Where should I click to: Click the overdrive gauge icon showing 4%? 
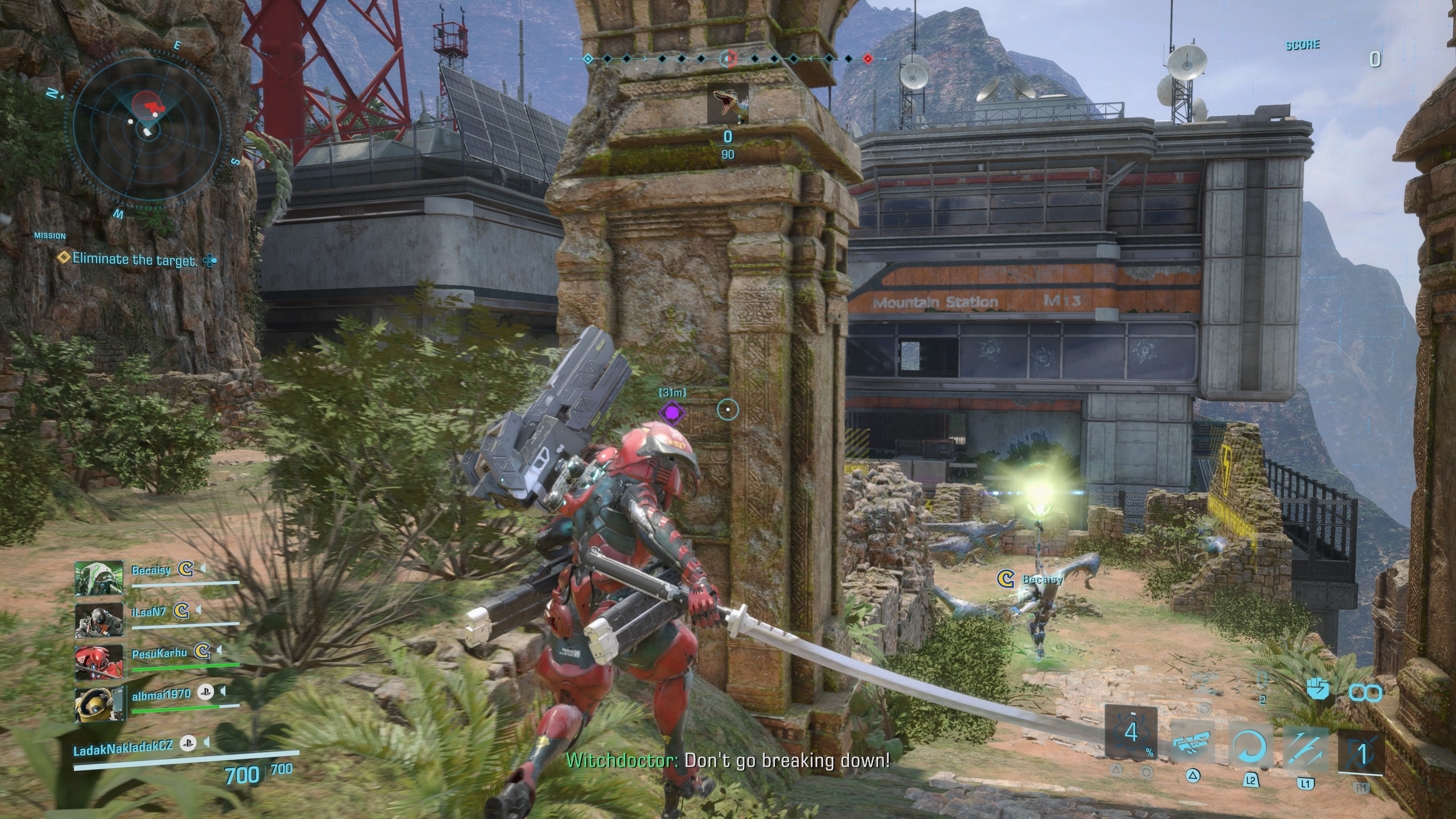[1131, 733]
